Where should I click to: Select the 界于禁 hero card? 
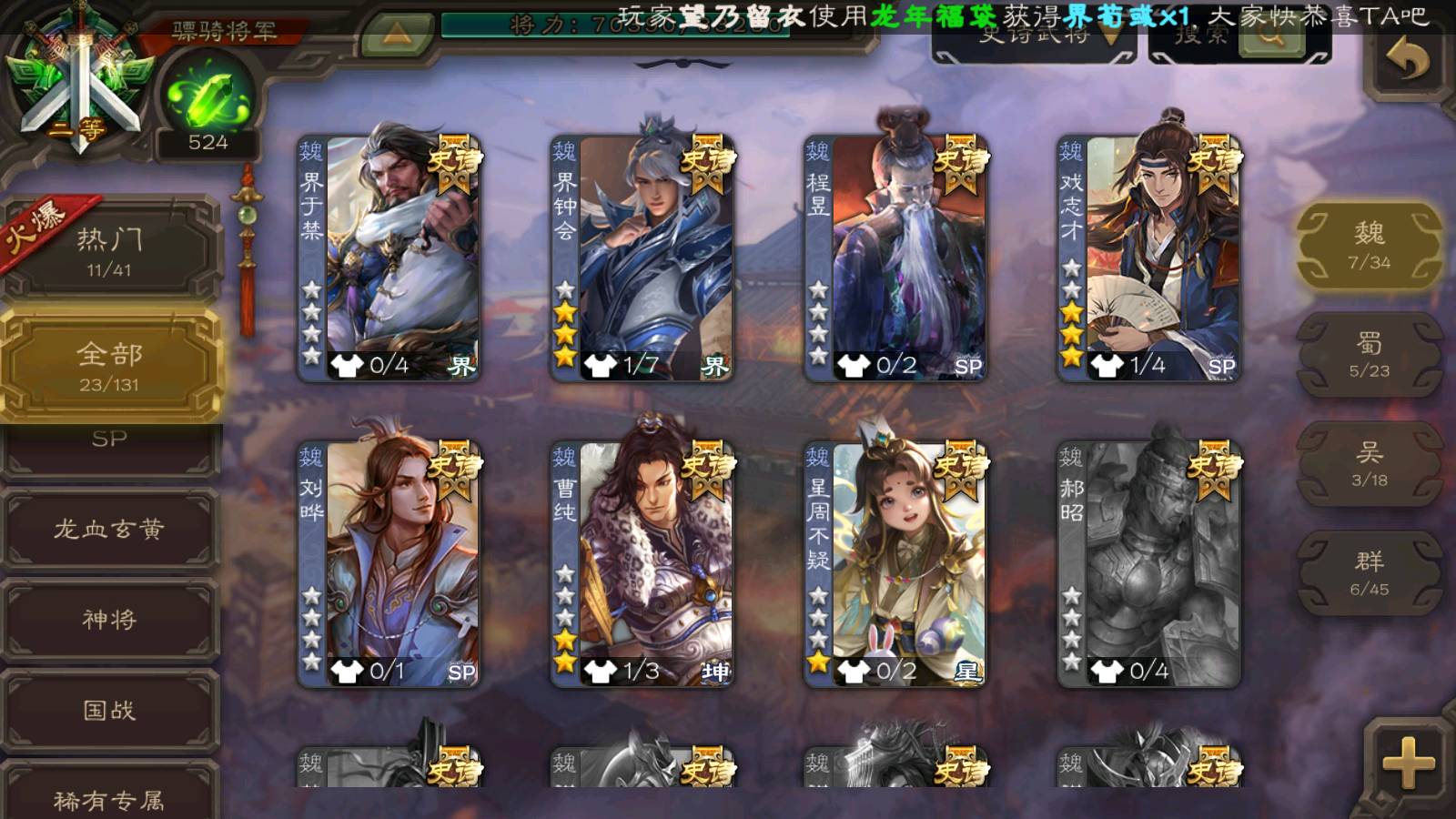coord(389,259)
